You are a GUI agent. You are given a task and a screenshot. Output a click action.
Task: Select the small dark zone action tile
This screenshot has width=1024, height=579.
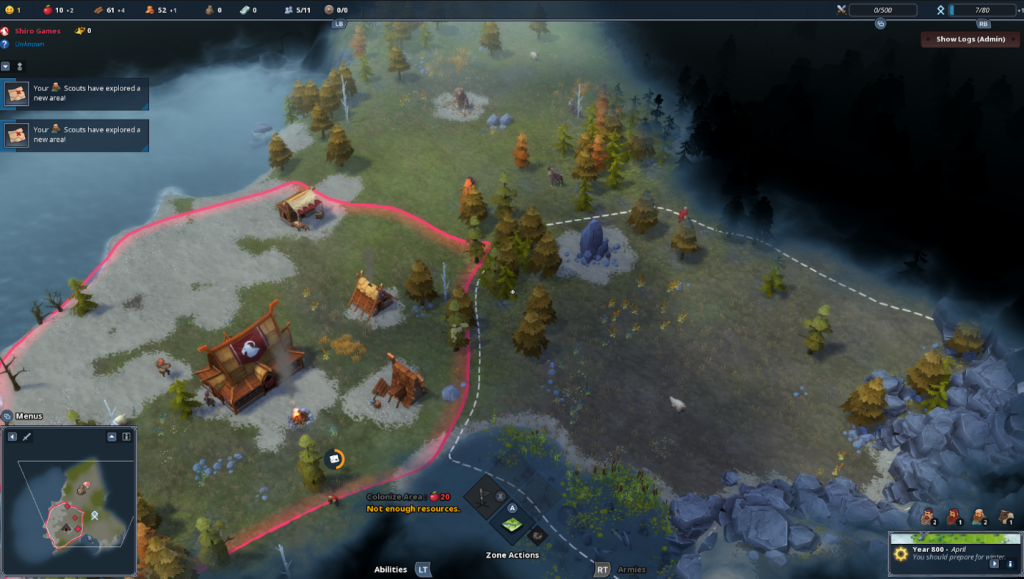(x=535, y=535)
